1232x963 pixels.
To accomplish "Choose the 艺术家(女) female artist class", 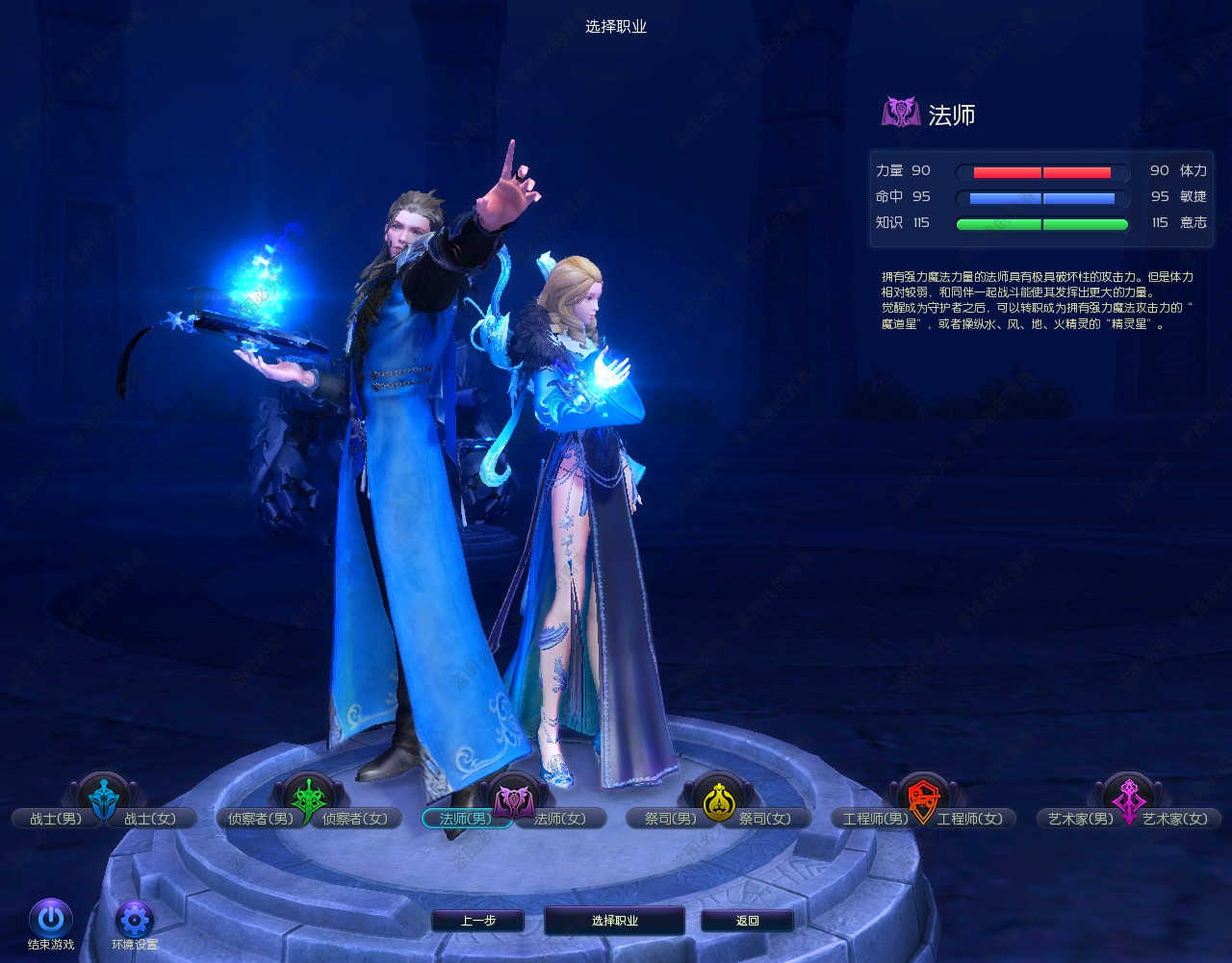I will coord(1175,819).
